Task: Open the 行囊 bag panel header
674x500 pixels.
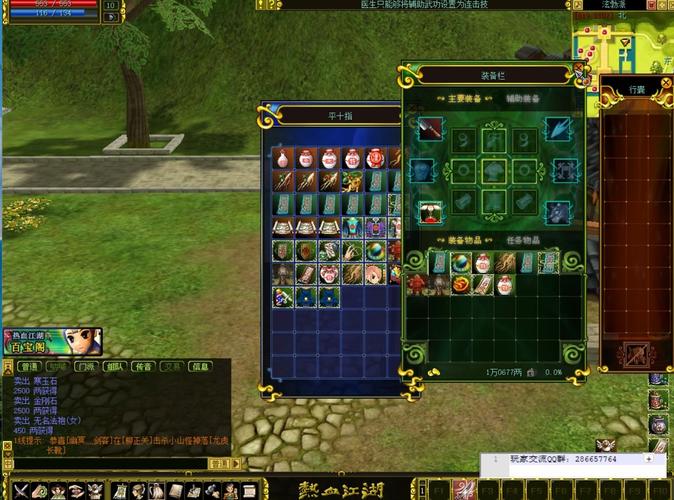Action: pyautogui.click(x=637, y=89)
